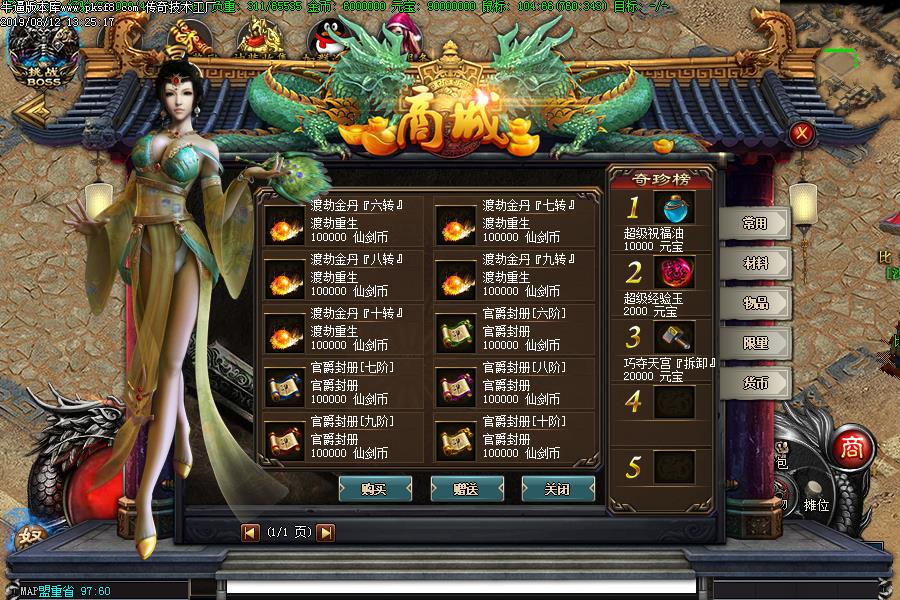Go to the previous shop page arrow
The image size is (900, 600).
(x=250, y=533)
